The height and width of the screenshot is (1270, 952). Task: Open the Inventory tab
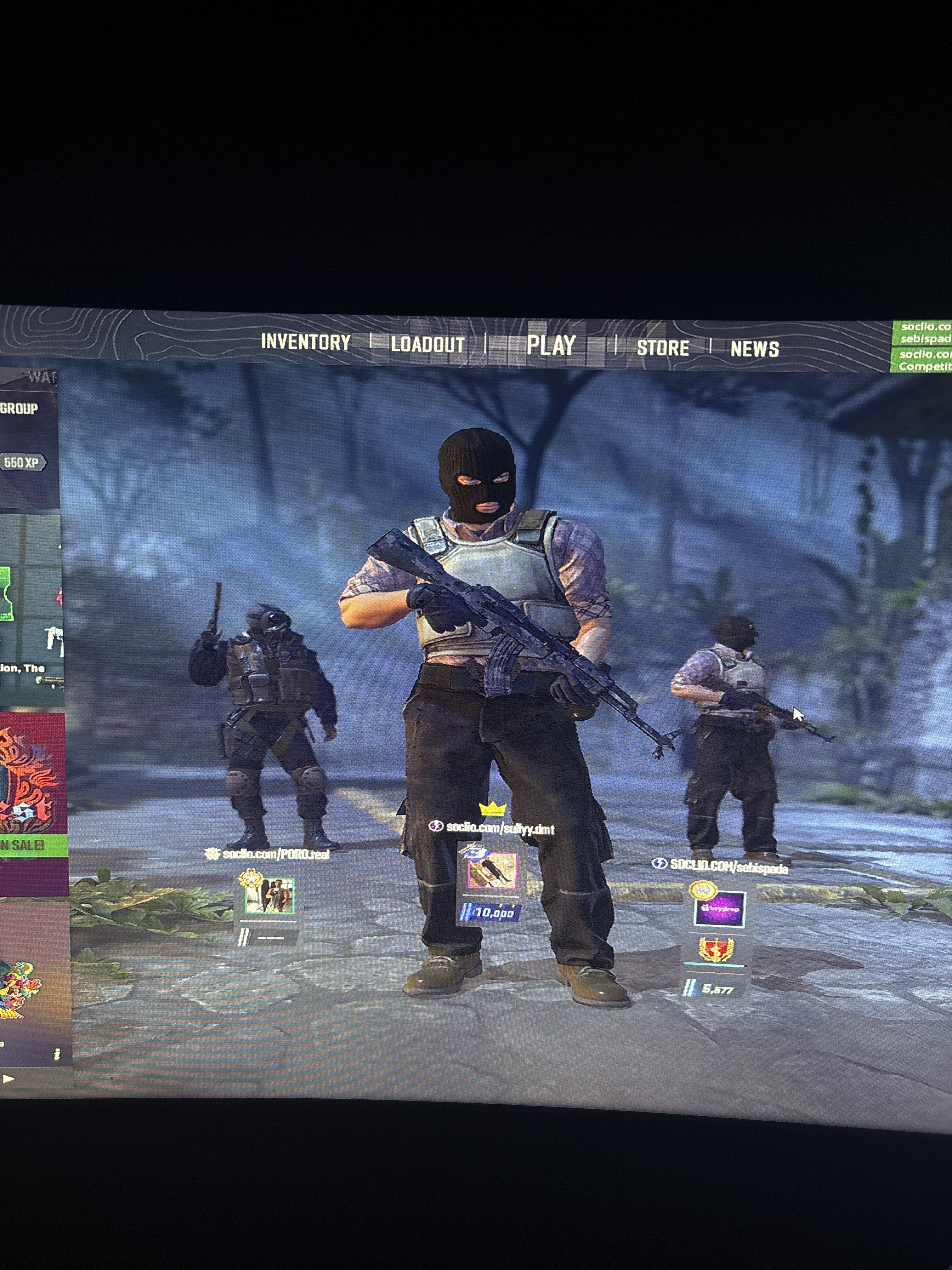pos(305,342)
